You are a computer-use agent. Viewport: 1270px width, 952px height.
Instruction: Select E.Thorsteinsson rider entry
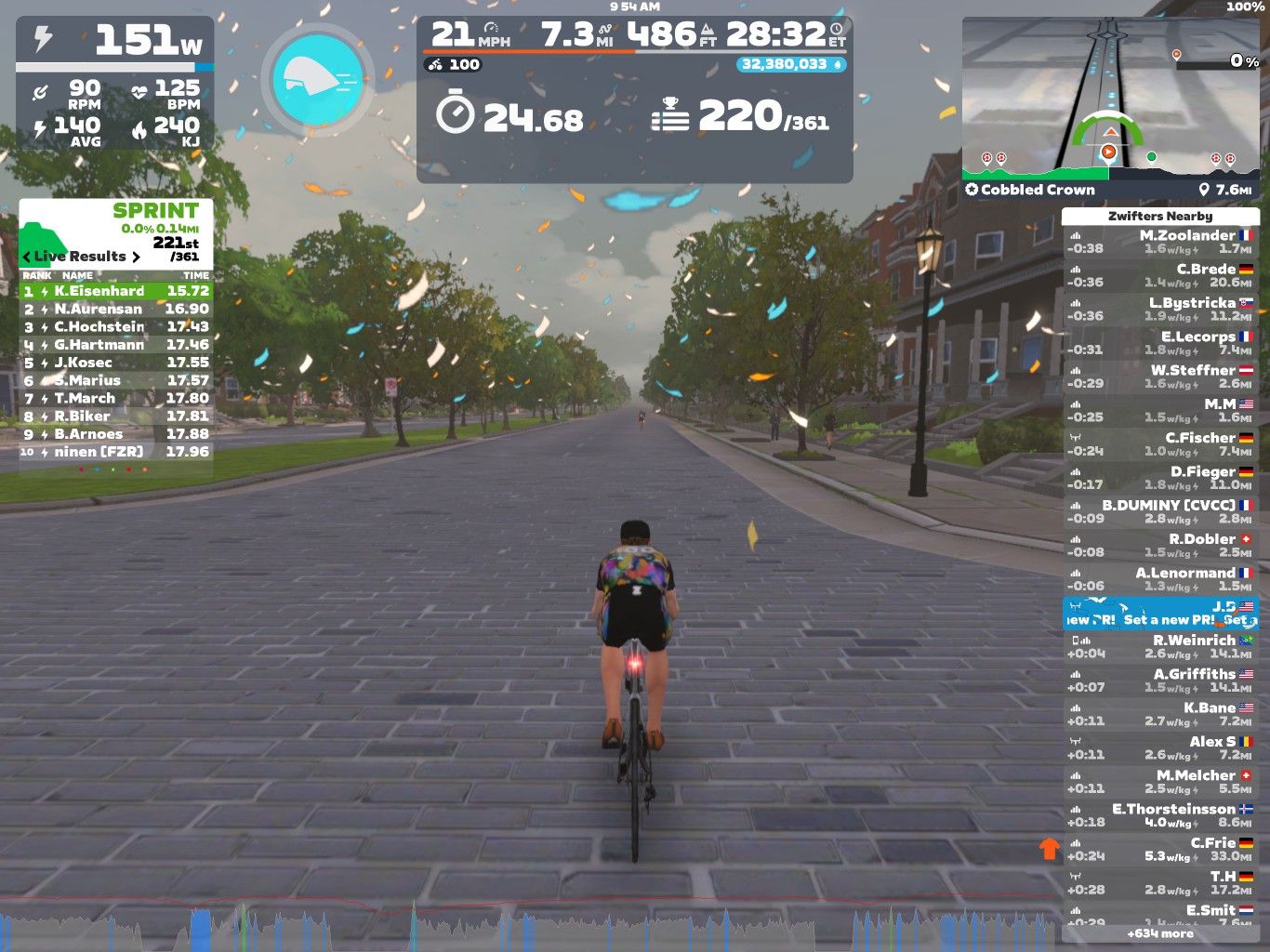coord(1160,815)
